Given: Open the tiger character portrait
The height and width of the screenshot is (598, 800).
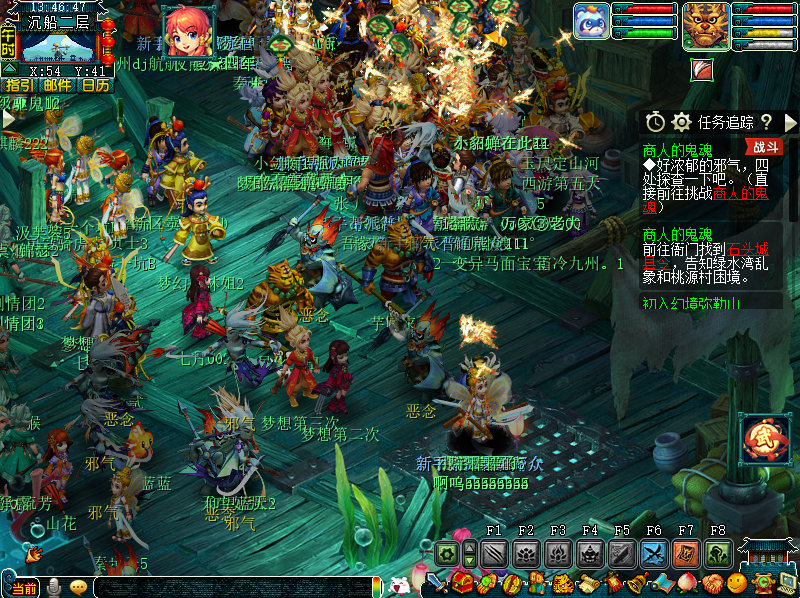Looking at the screenshot, I should pos(706,25).
